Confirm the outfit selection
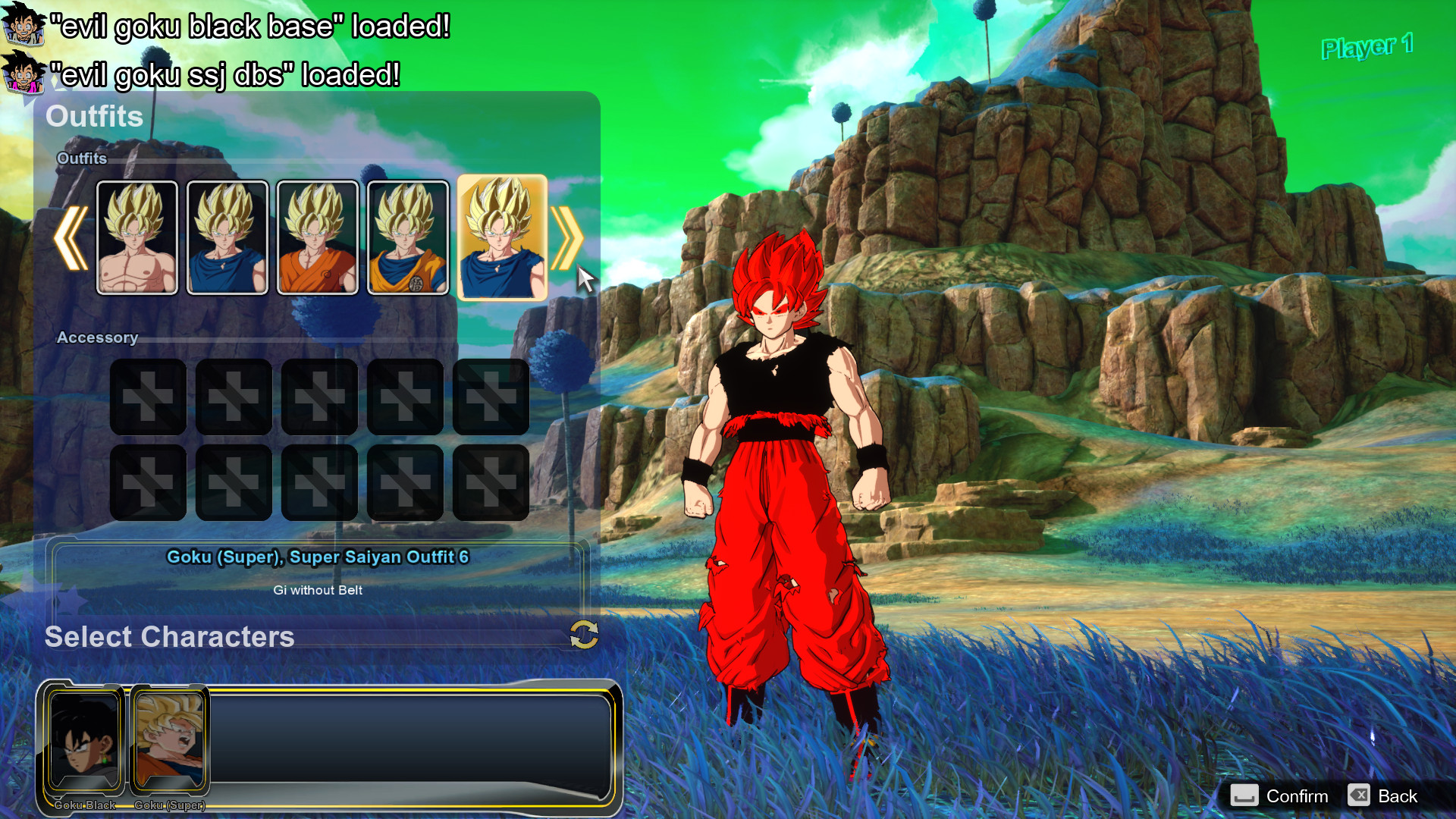Screen dimensions: 1456x819 pyautogui.click(x=1280, y=795)
